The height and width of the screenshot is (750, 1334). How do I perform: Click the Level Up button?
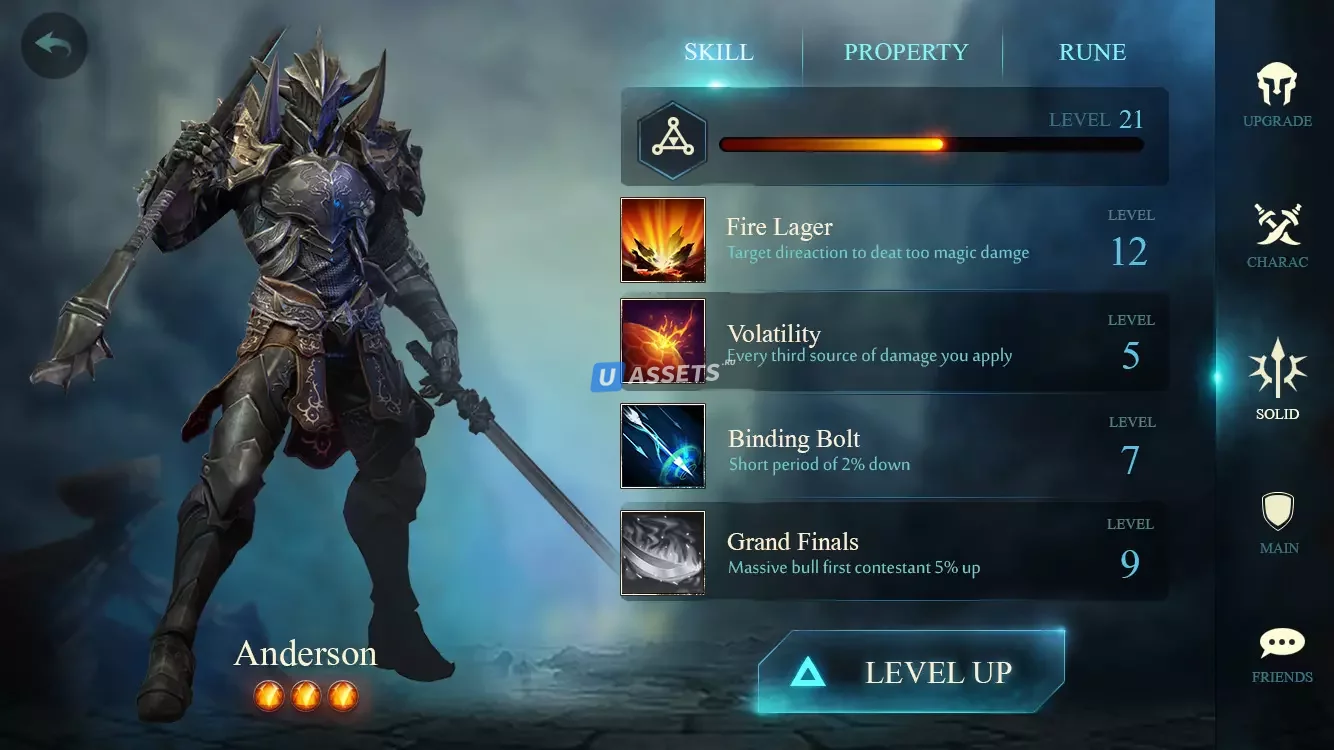coord(911,672)
